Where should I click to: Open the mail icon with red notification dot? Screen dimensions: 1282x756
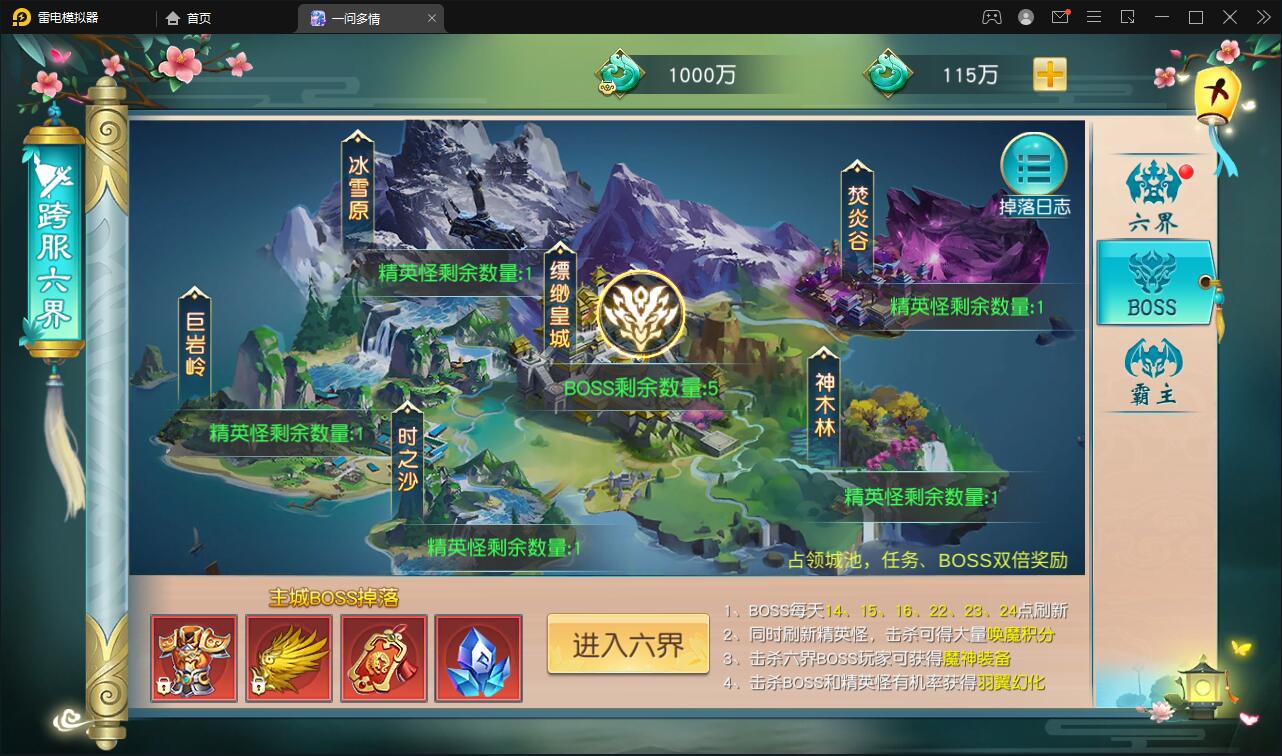(1060, 17)
